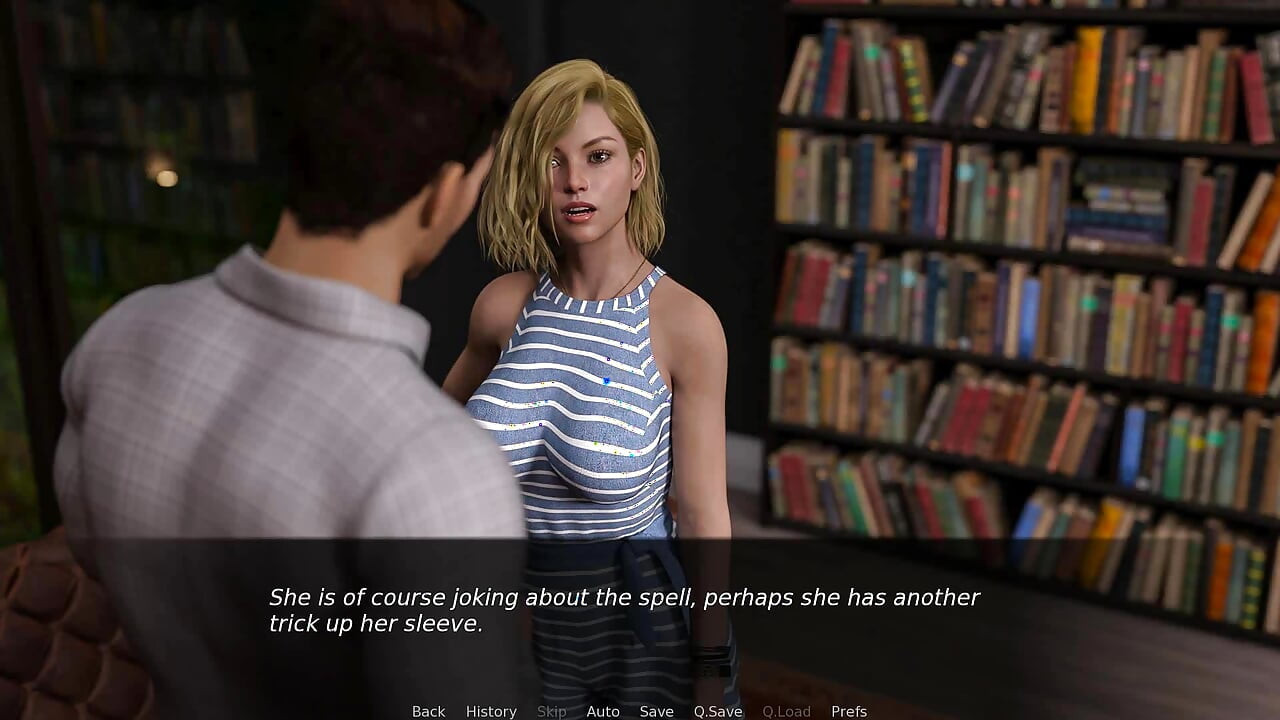Open the Save menu
The image size is (1280, 720).
pos(656,711)
